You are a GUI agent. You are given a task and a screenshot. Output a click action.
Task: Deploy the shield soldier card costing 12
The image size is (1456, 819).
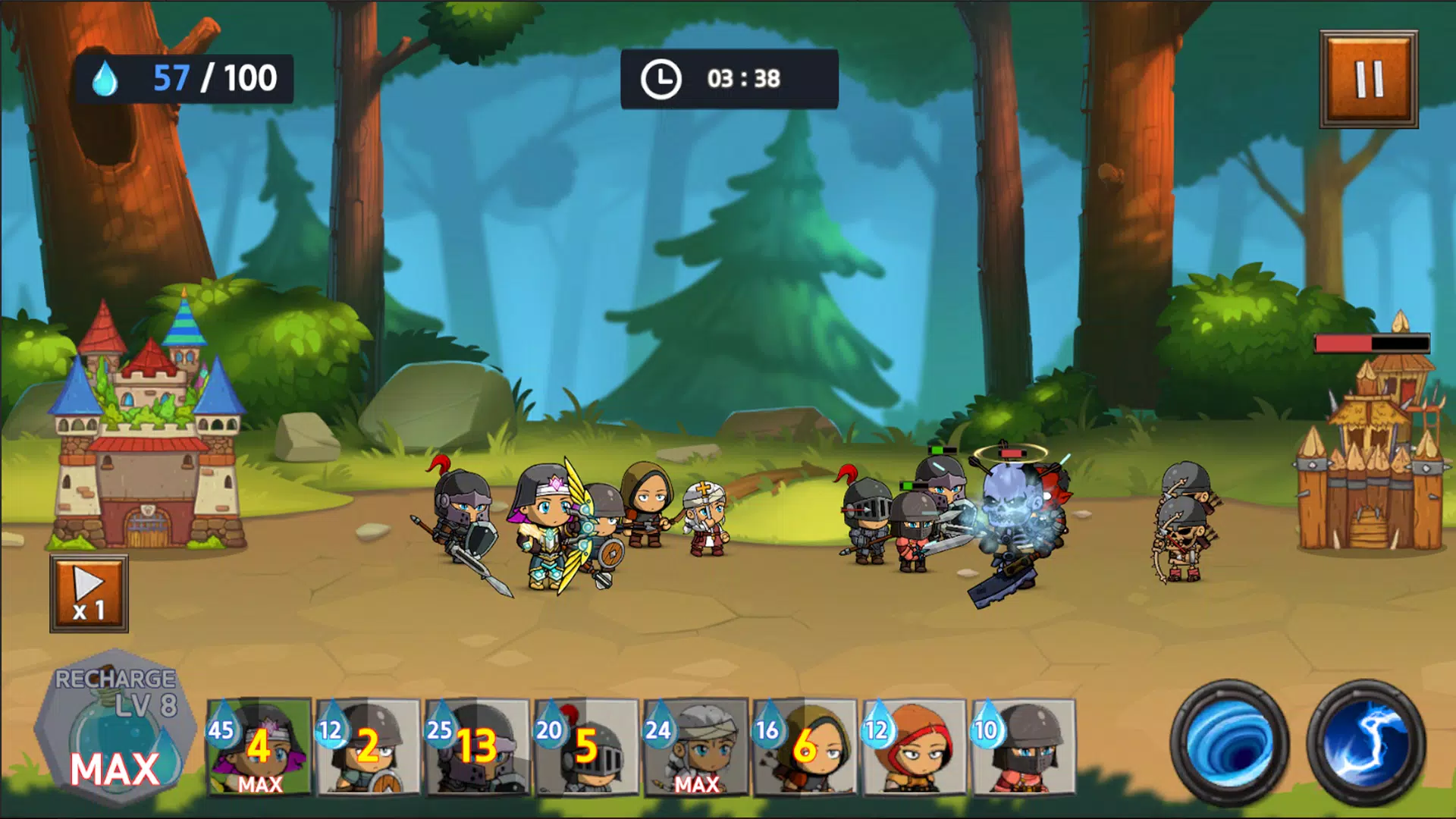tap(369, 747)
